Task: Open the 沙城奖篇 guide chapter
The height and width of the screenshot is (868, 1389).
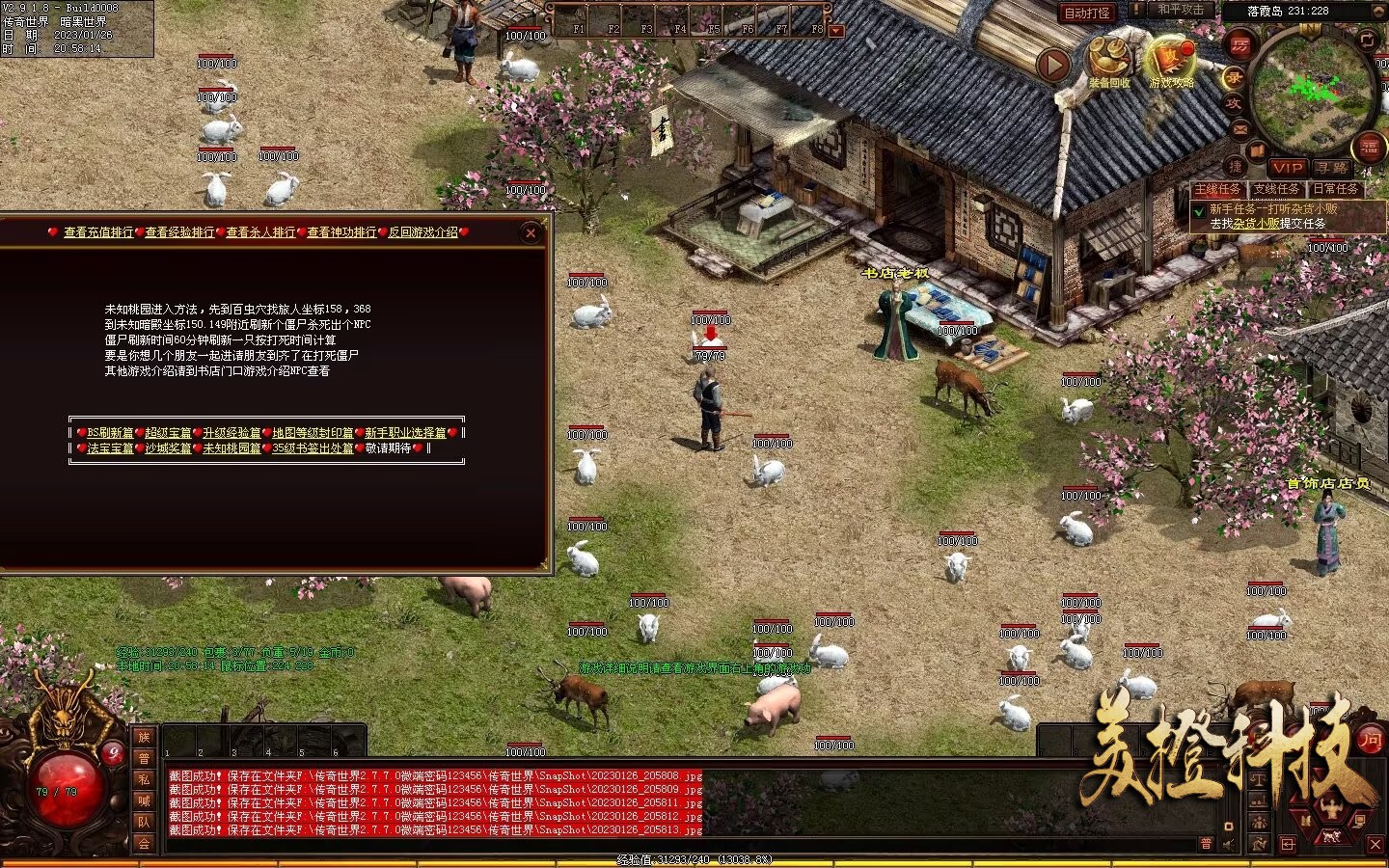Action: pos(168,448)
